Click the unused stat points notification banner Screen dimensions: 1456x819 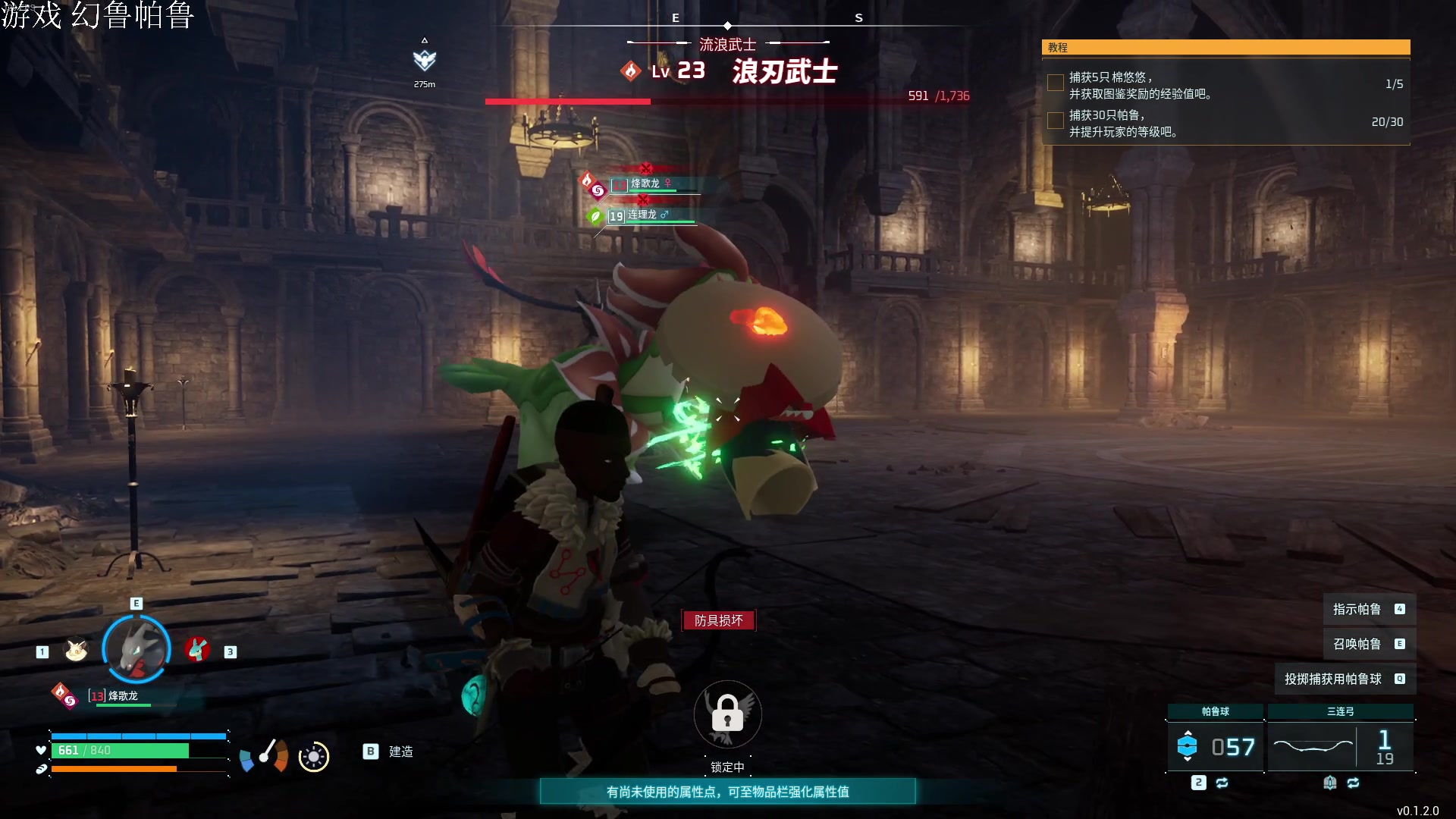727,792
